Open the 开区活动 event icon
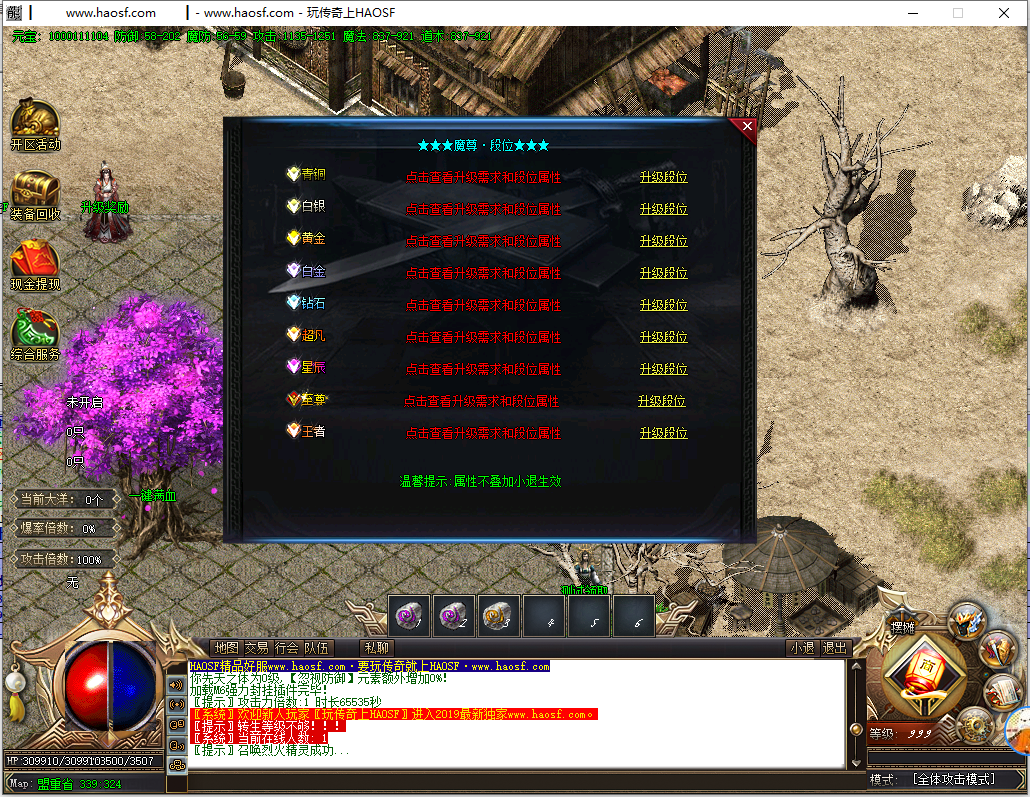Image resolution: width=1030 pixels, height=797 pixels. [35, 123]
